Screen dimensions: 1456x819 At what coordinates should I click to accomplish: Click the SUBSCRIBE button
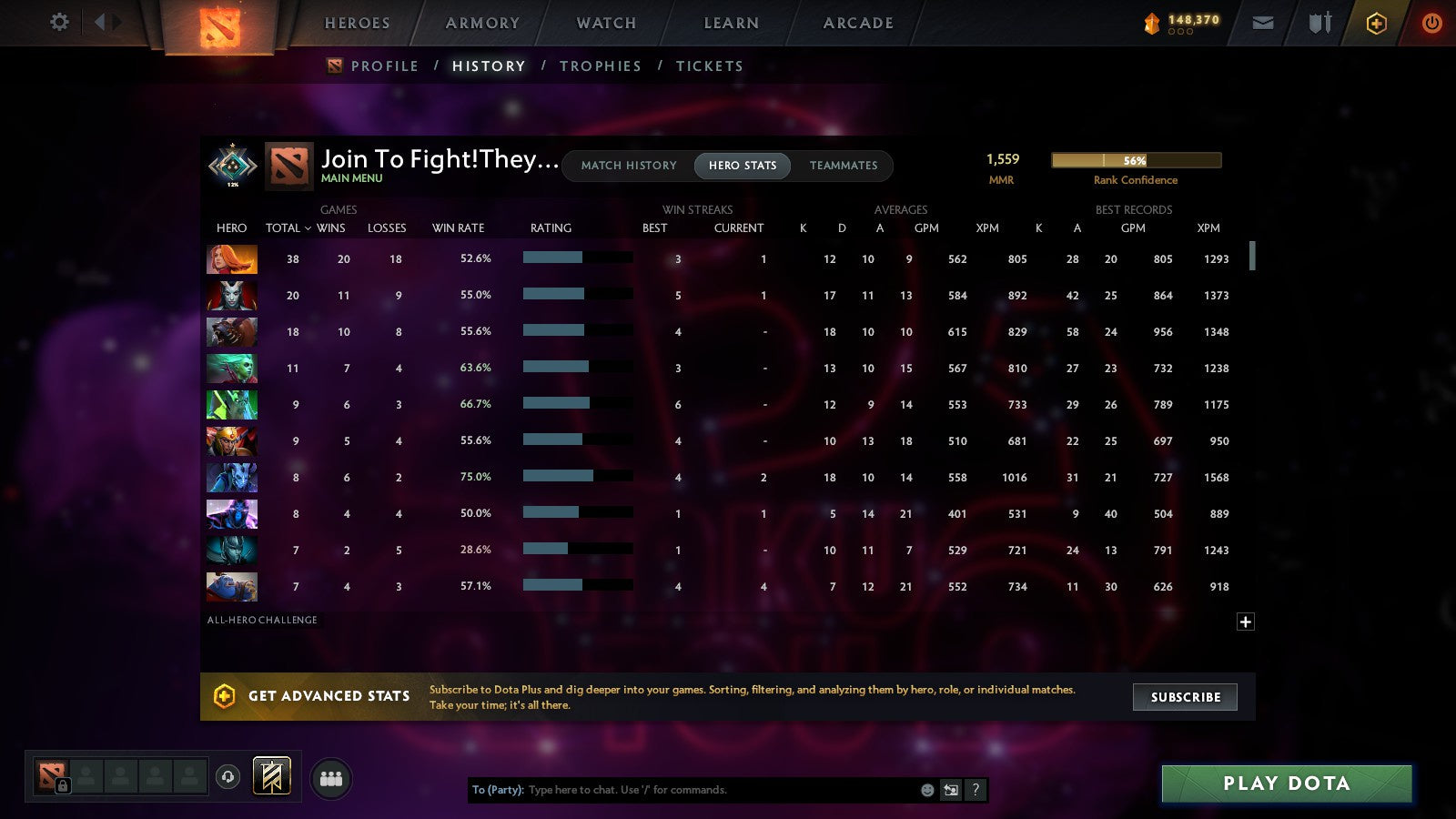coord(1185,697)
